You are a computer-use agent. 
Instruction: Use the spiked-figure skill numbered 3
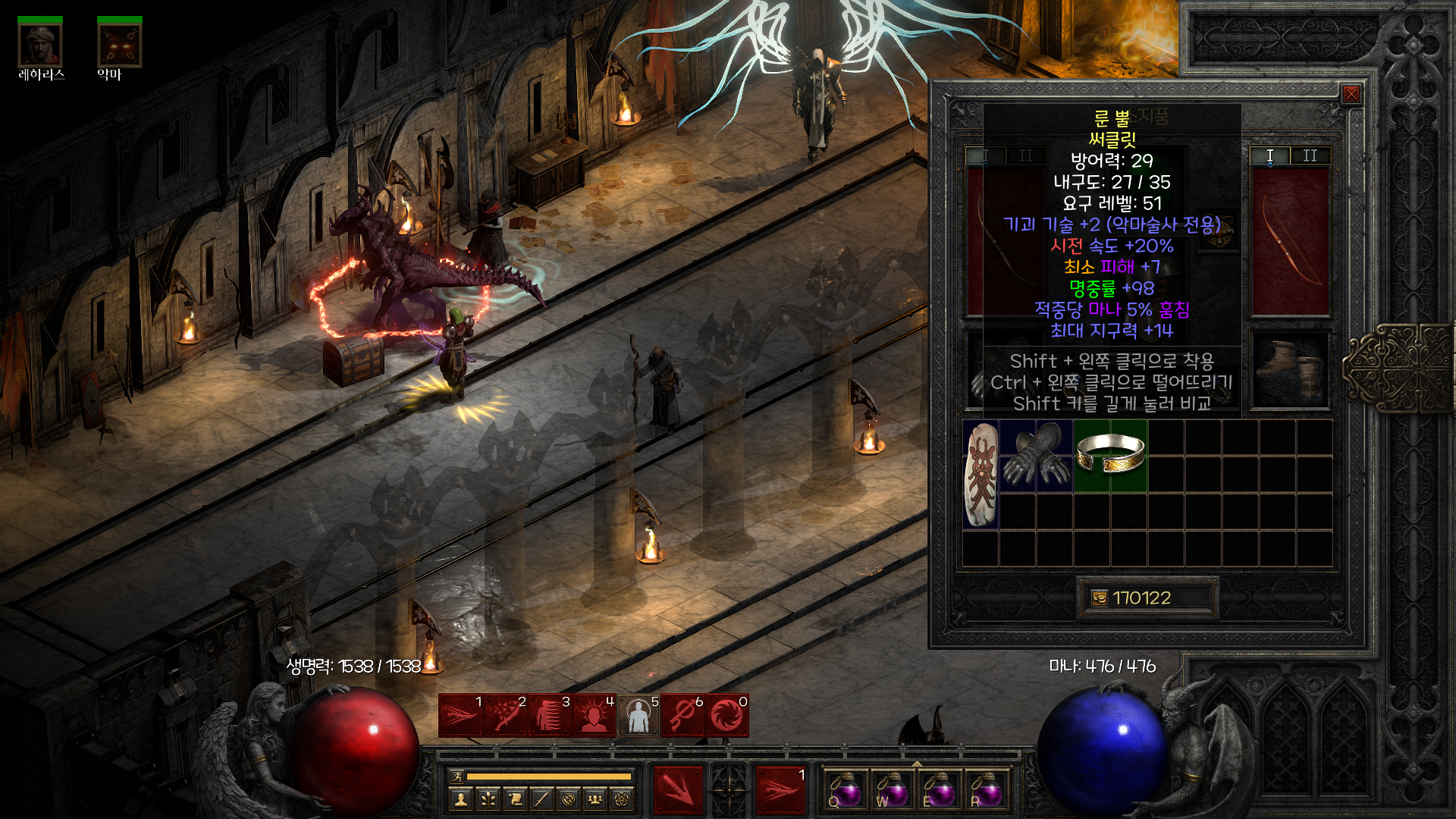[x=549, y=716]
